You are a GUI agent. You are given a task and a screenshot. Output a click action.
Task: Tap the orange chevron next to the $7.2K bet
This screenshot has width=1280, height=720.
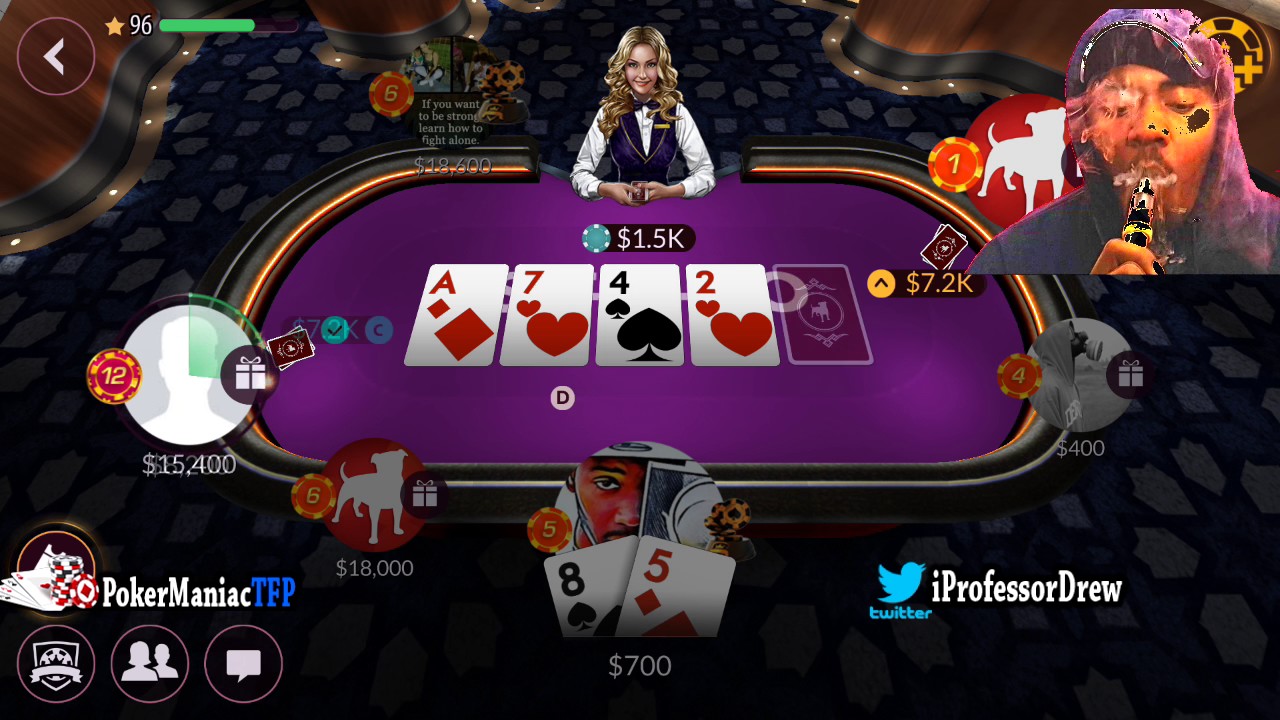(880, 283)
